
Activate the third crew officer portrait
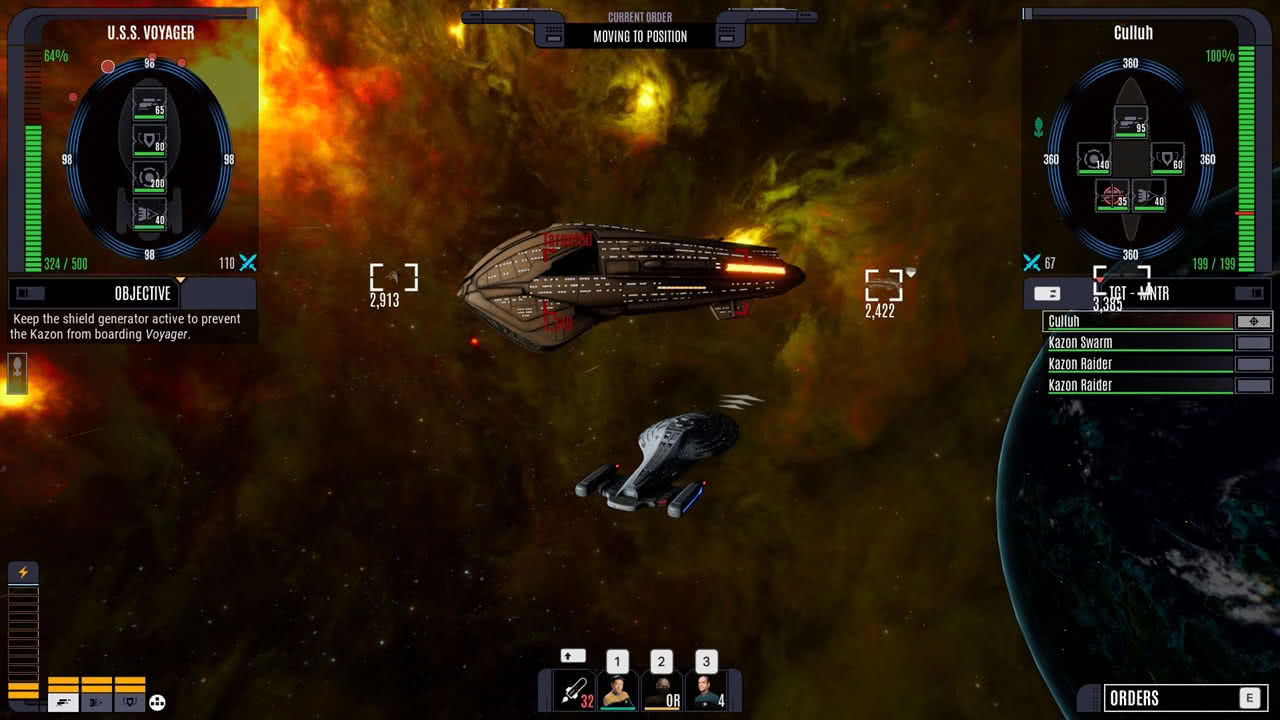(x=705, y=691)
